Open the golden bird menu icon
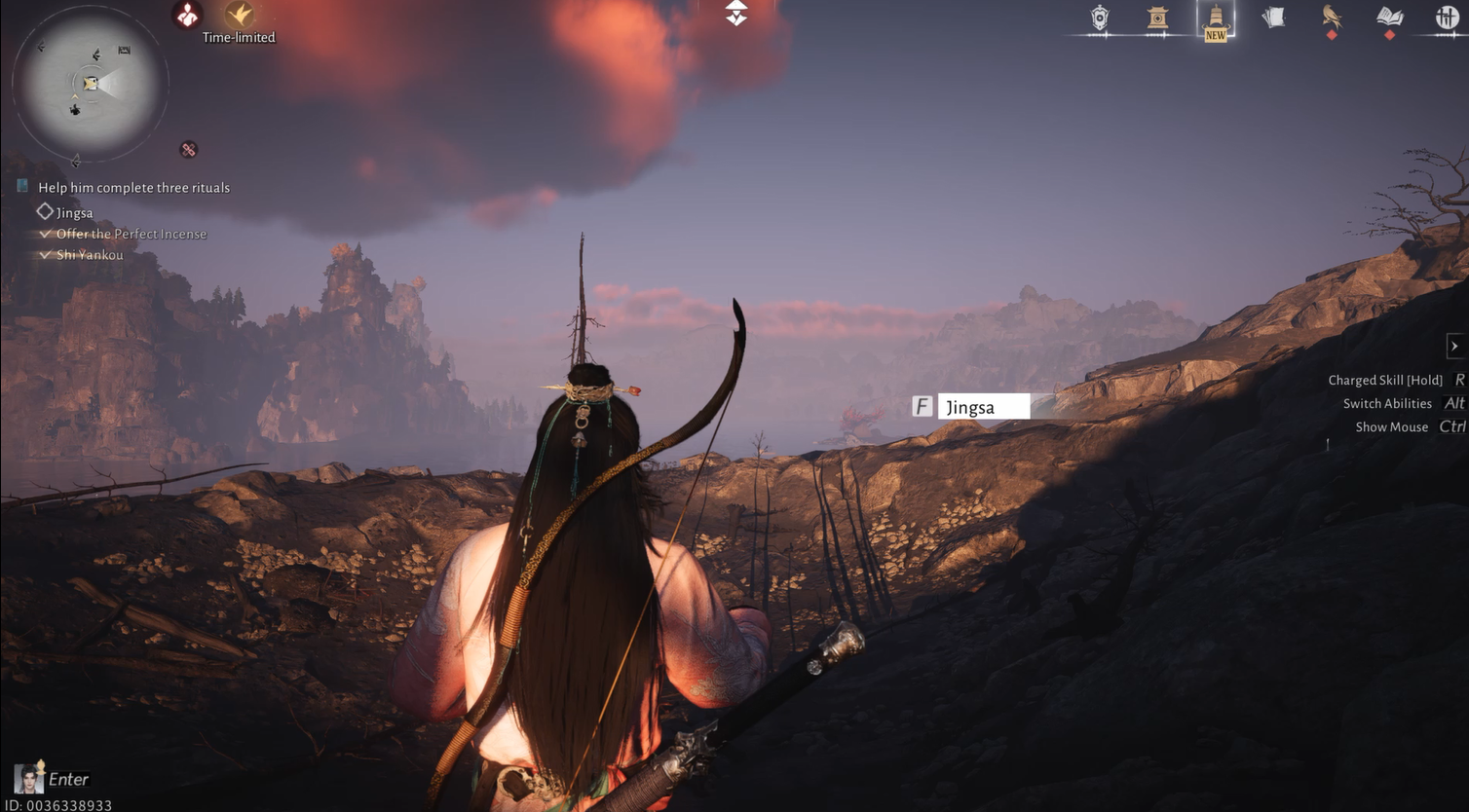The image size is (1469, 812). pos(1331,18)
